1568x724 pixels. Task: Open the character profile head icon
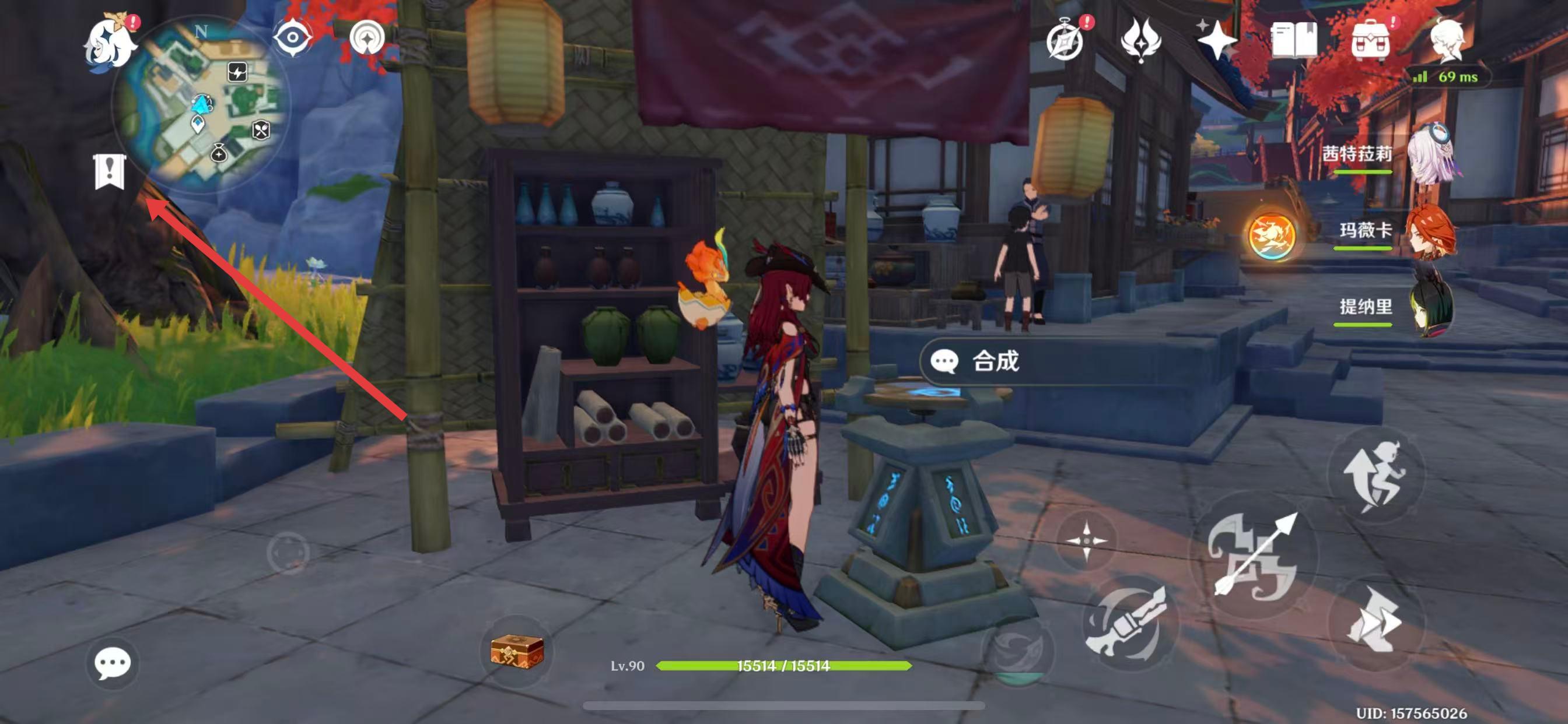(x=1446, y=40)
